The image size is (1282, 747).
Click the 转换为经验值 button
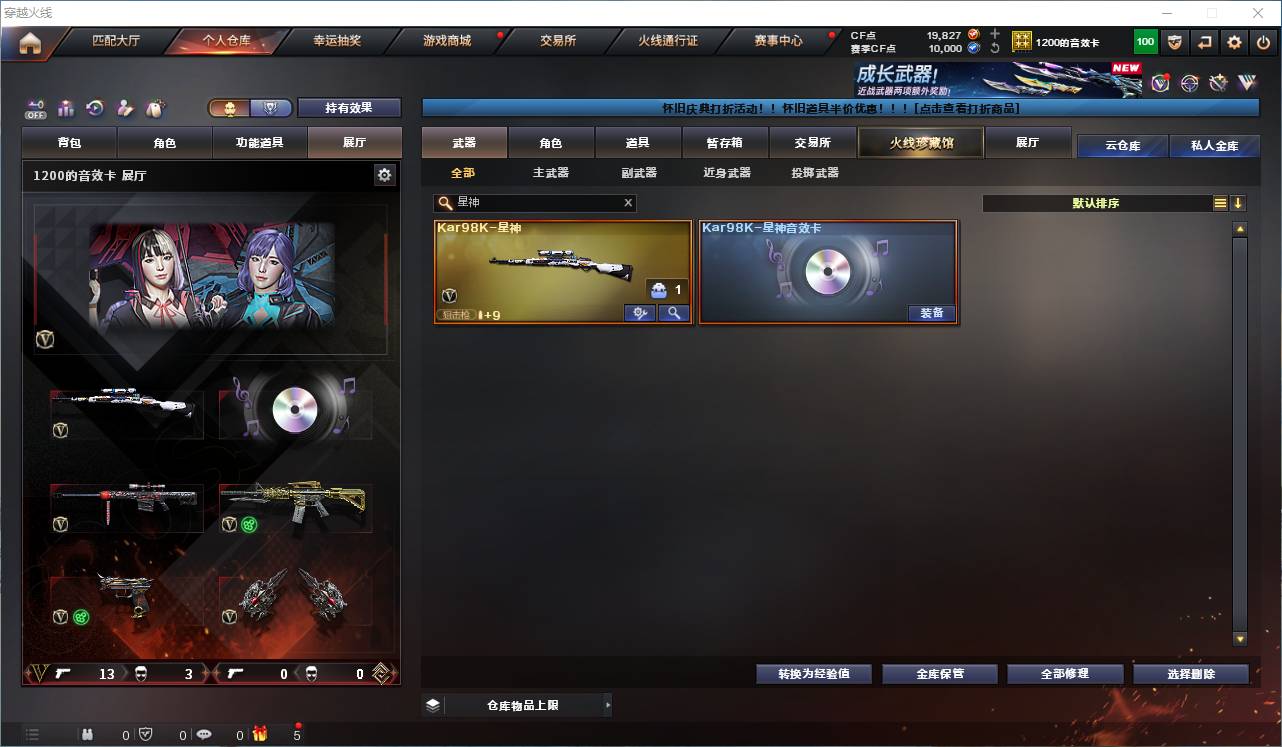[x=813, y=673]
